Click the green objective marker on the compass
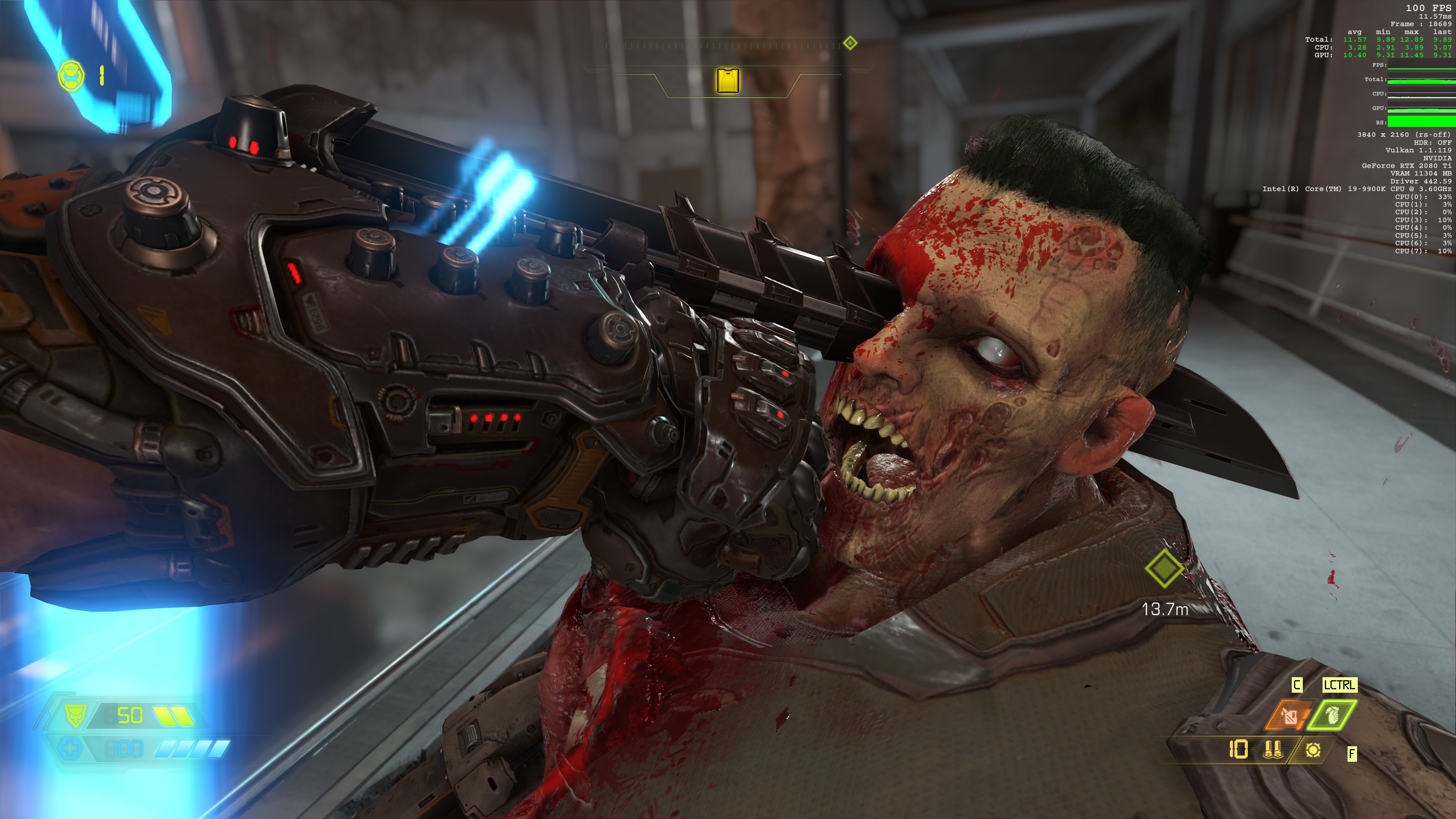1456x819 pixels. [x=849, y=43]
